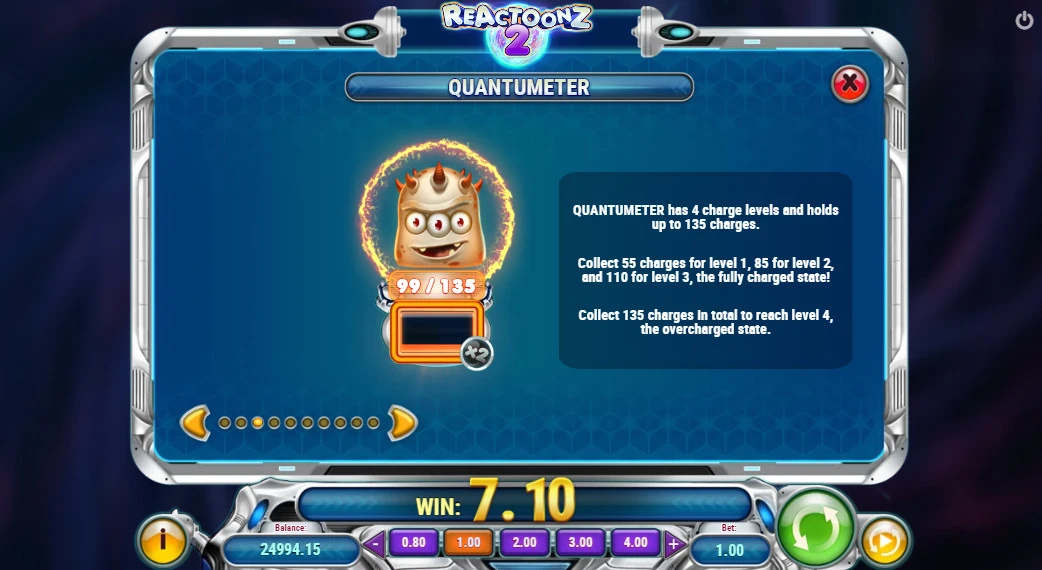The image size is (1042, 570).
Task: Go to the previous info page
Action: click(x=195, y=423)
